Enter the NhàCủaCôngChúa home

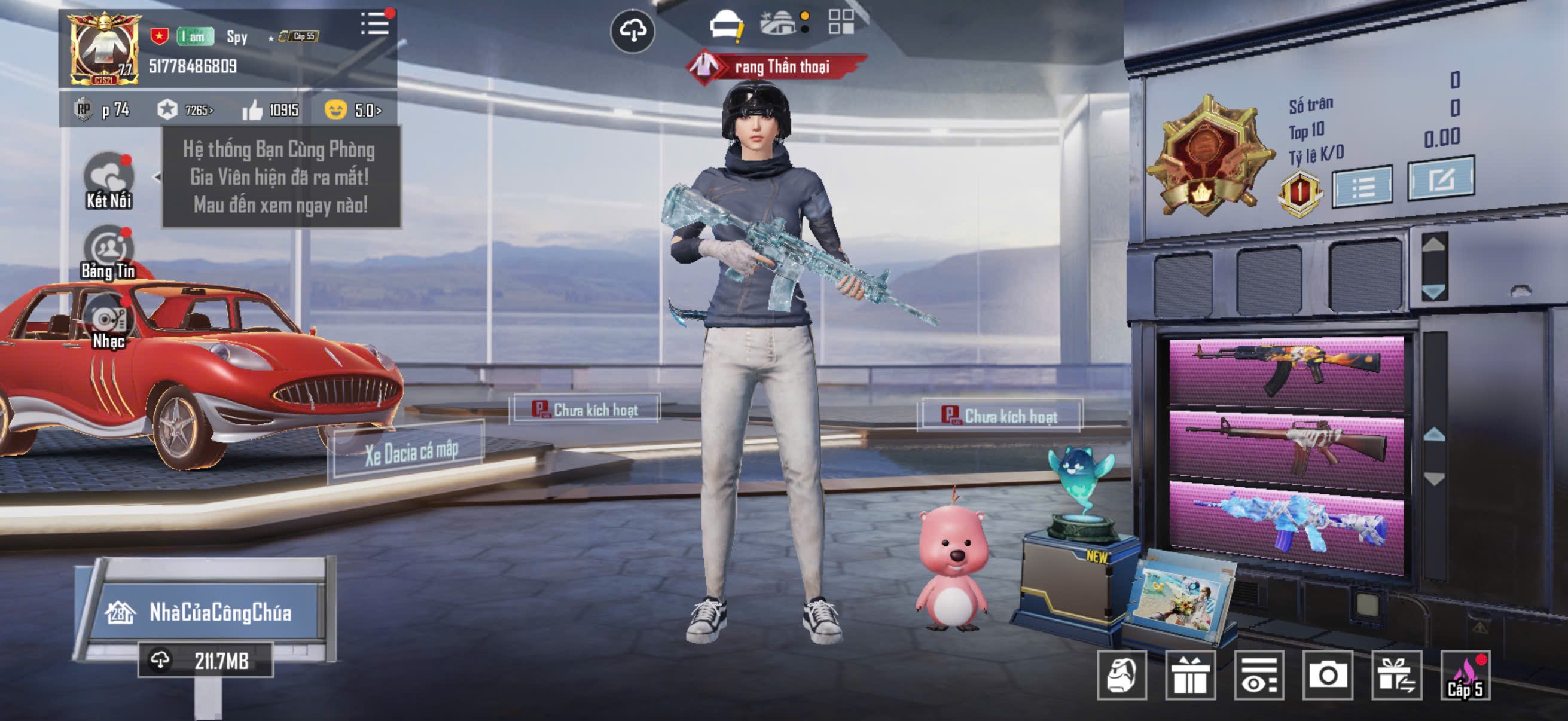click(207, 612)
